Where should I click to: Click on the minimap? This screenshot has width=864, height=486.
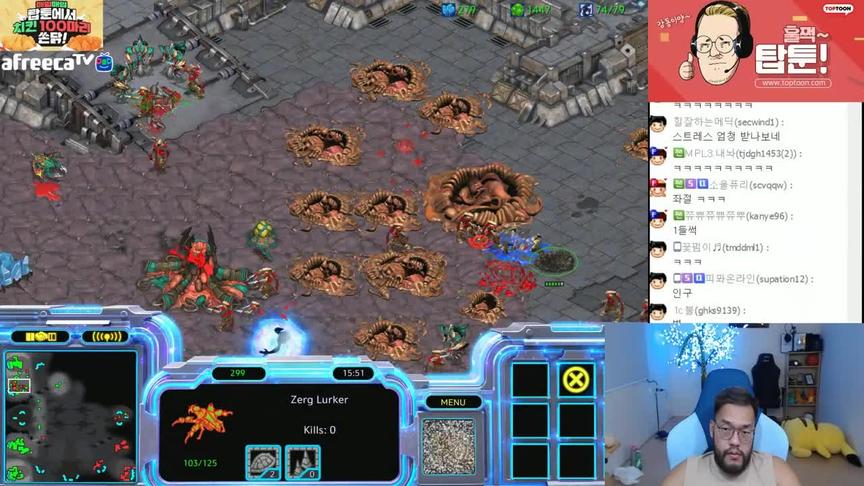(x=71, y=416)
